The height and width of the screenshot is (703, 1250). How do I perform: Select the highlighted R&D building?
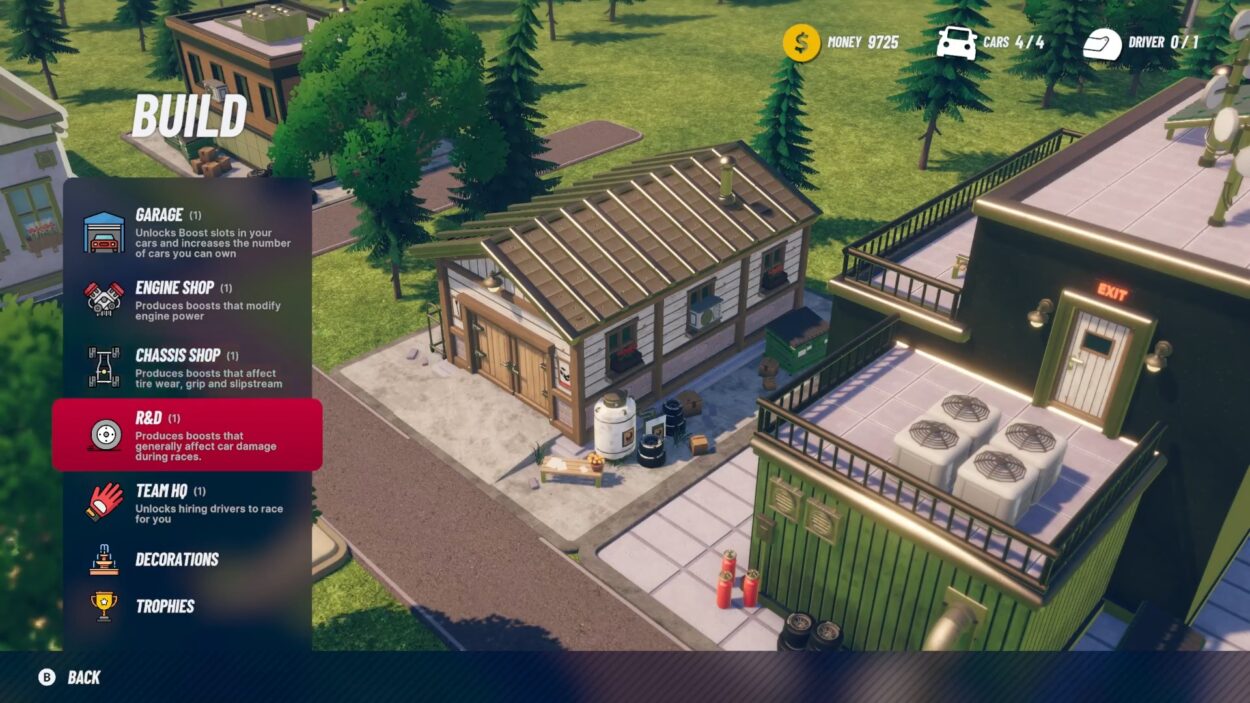187,435
